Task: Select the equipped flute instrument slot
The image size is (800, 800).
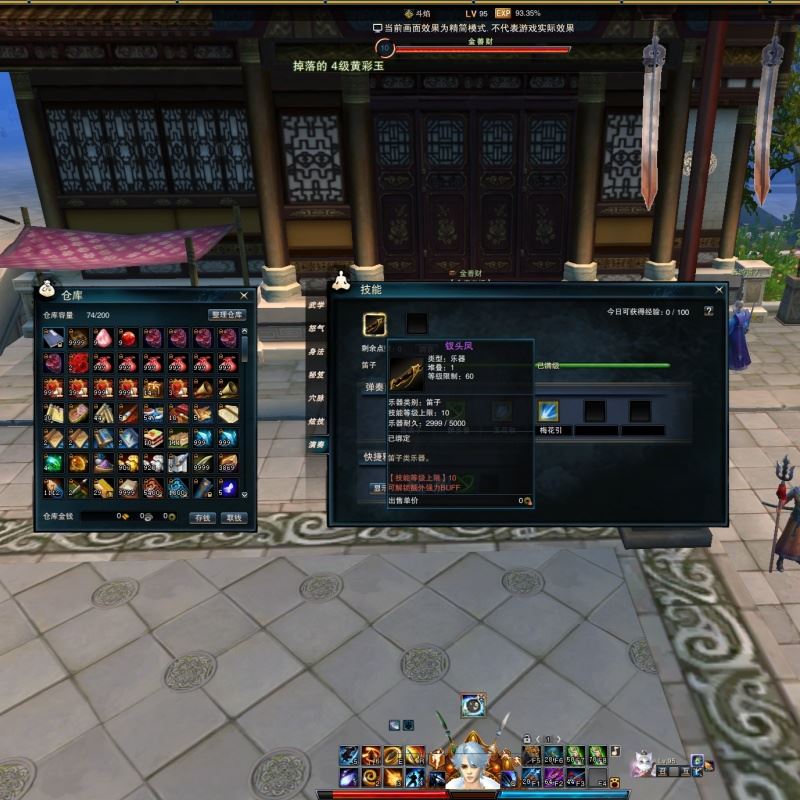Action: click(x=375, y=323)
